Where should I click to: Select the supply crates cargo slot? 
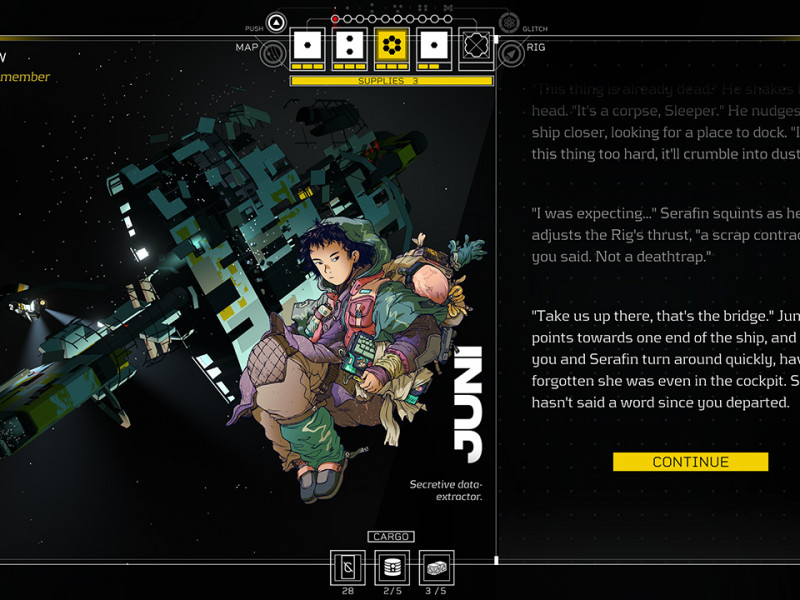(436, 567)
